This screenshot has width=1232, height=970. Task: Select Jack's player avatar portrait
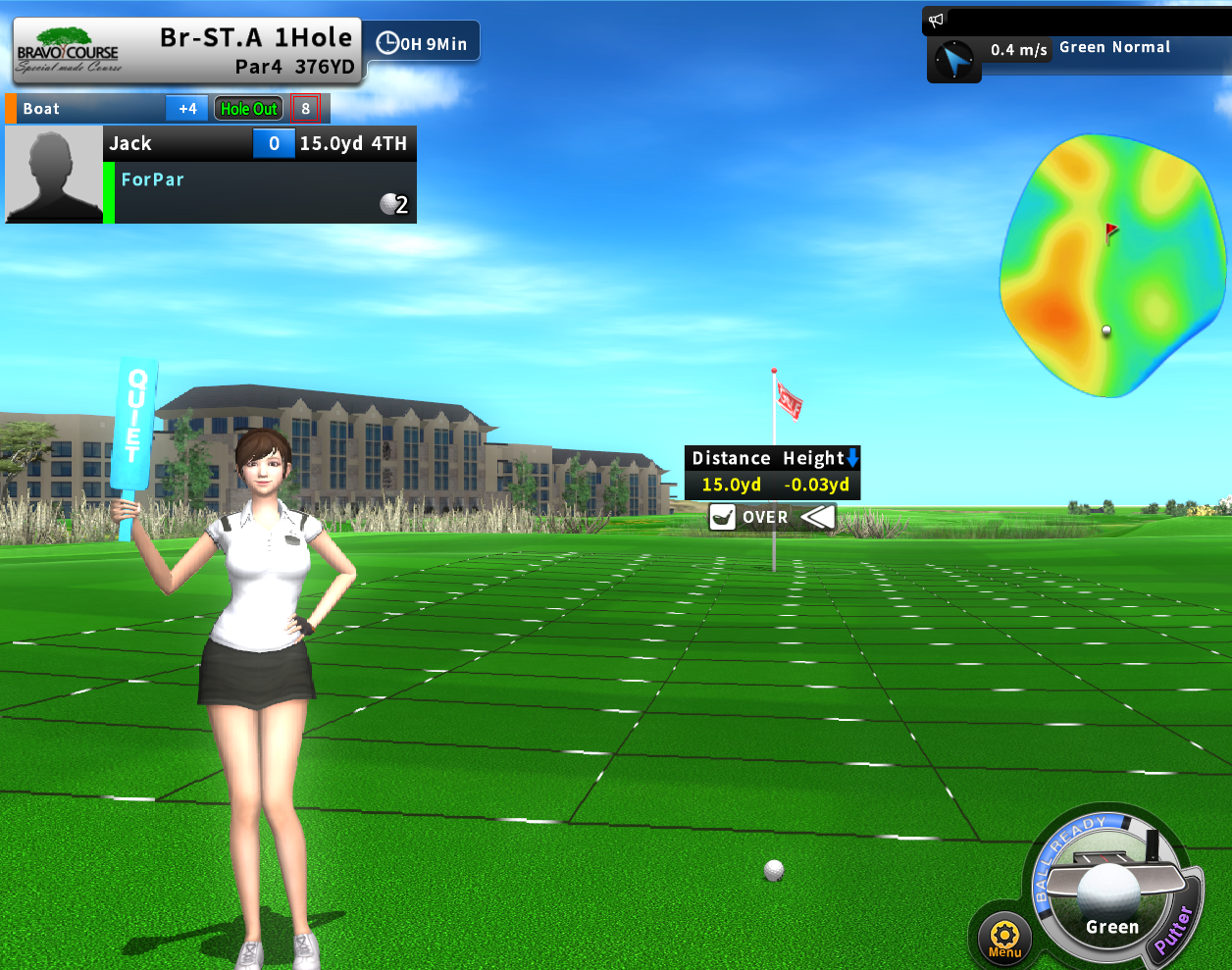[x=53, y=176]
